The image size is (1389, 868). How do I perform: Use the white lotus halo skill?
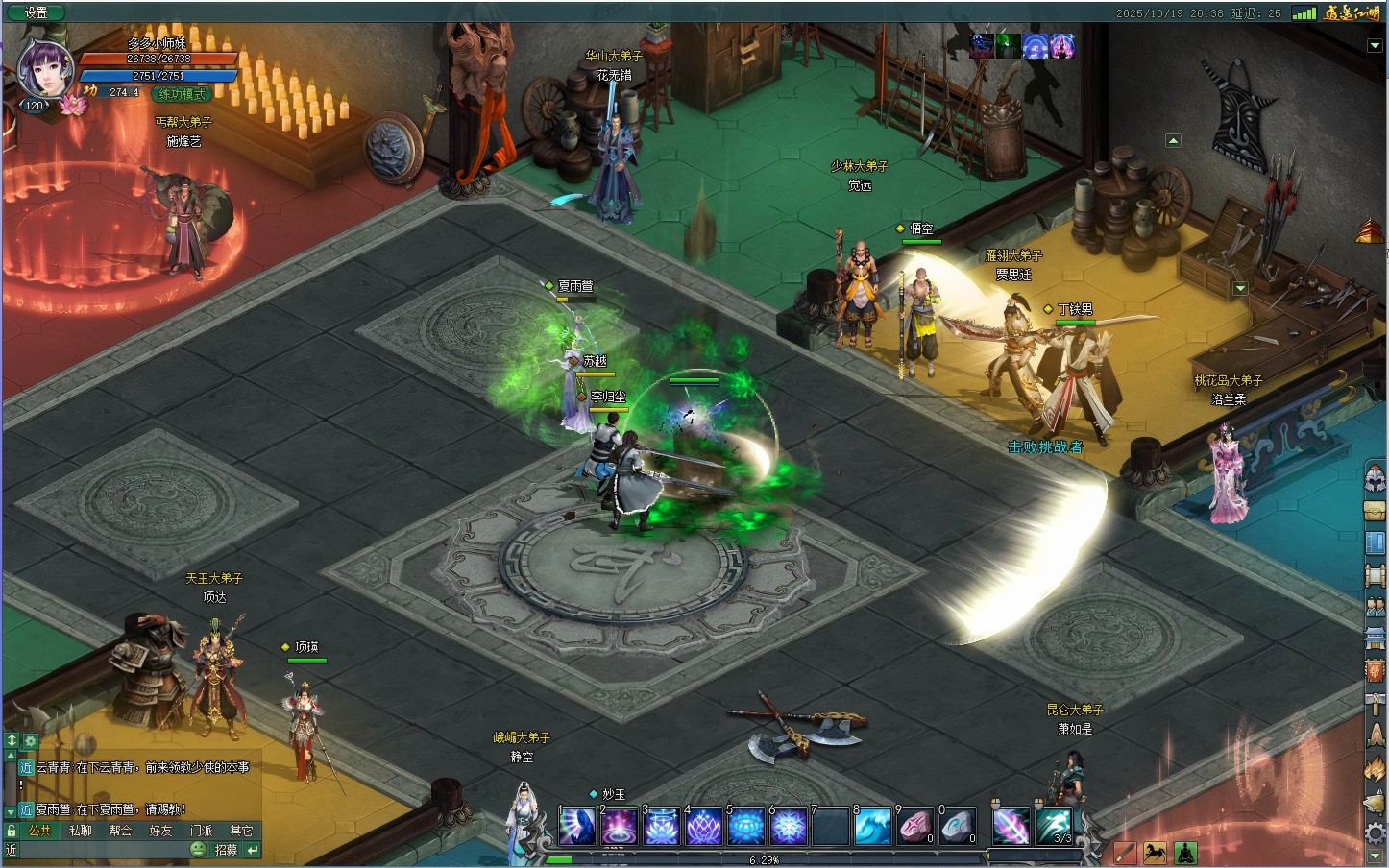tap(661, 827)
